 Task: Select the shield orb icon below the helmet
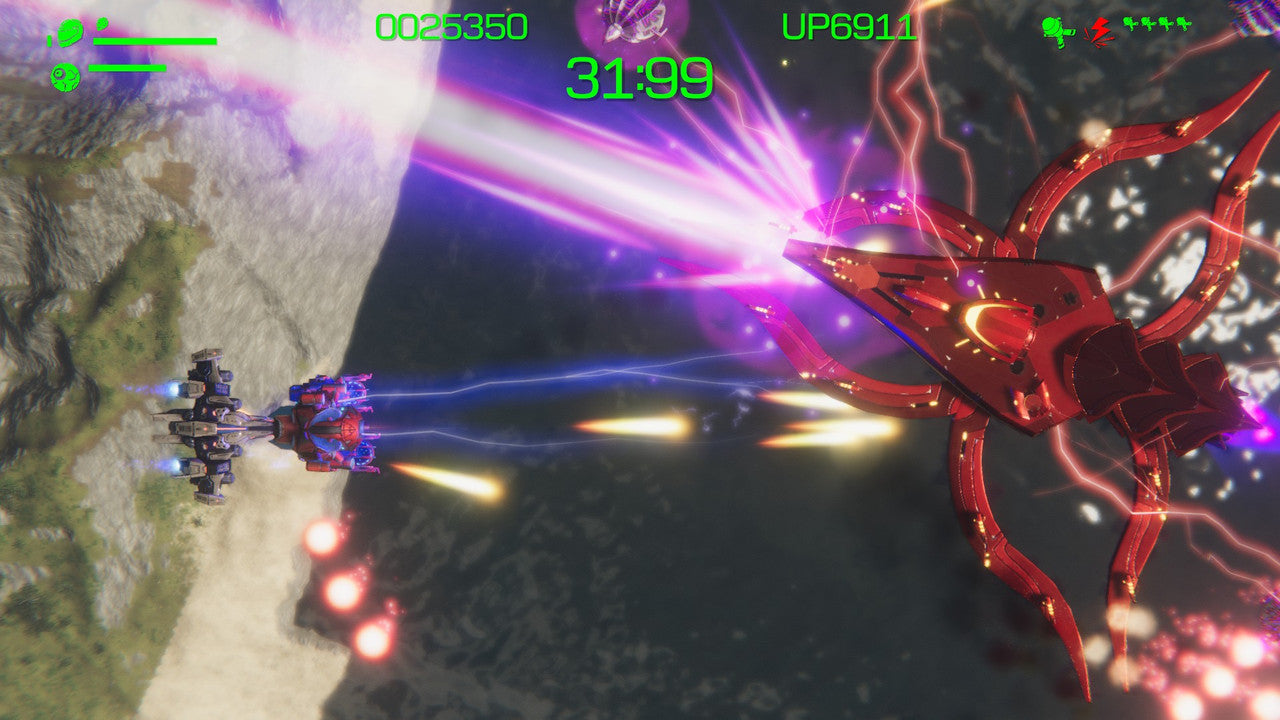click(x=66, y=77)
